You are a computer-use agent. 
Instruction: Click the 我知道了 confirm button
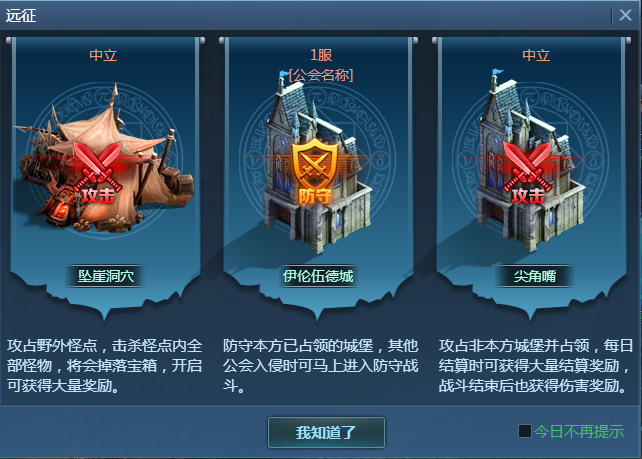326,432
